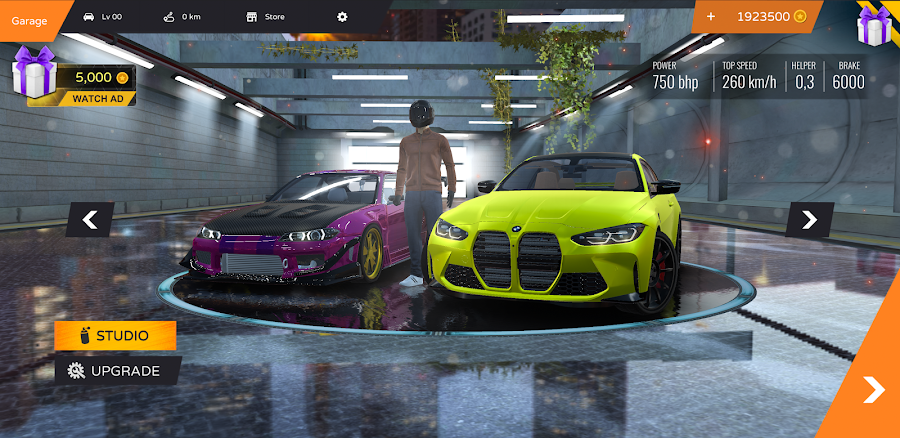The height and width of the screenshot is (438, 900).
Task: Add coins with the plus button
Action: tap(711, 17)
